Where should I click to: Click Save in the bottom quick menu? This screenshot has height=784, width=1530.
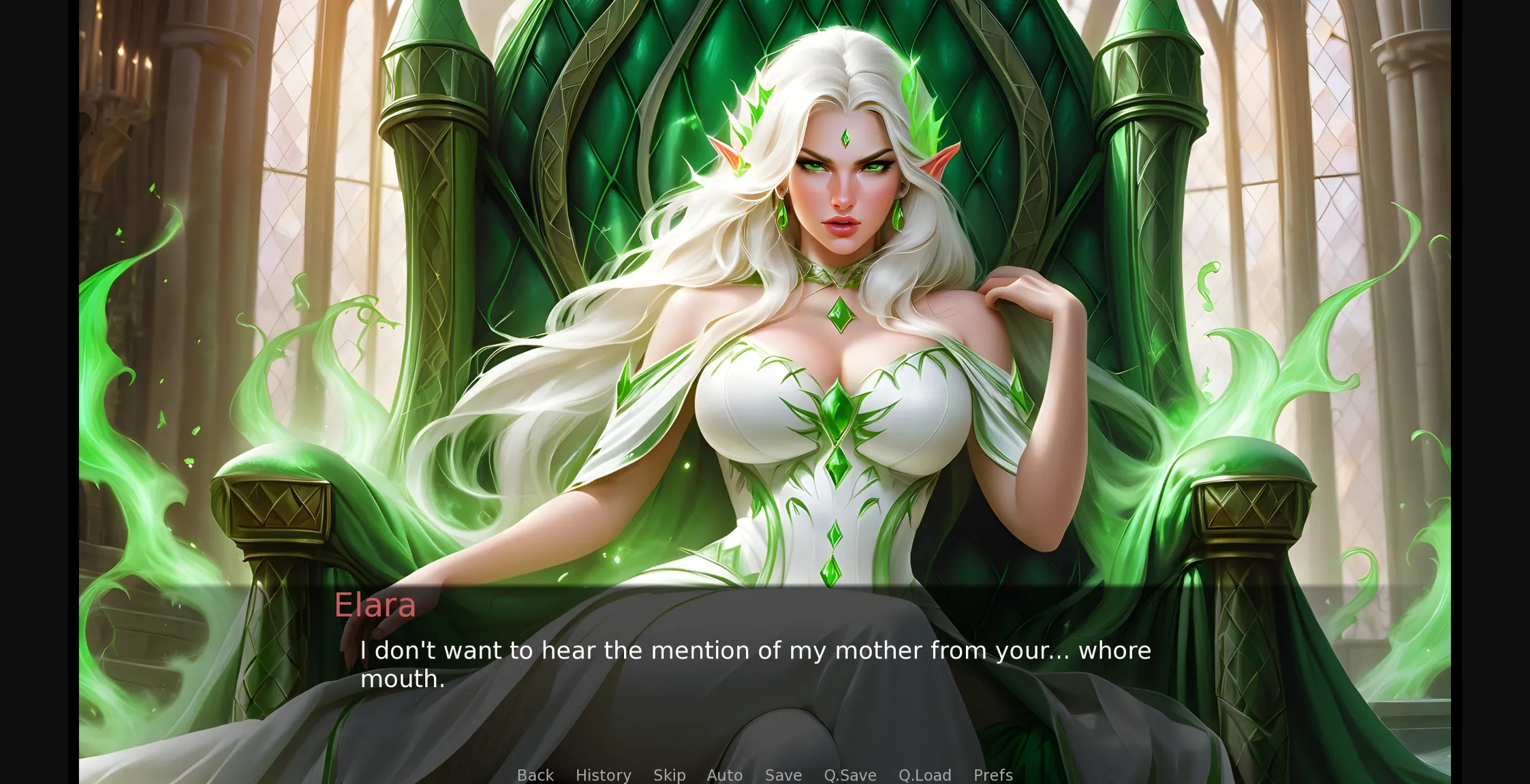782,774
